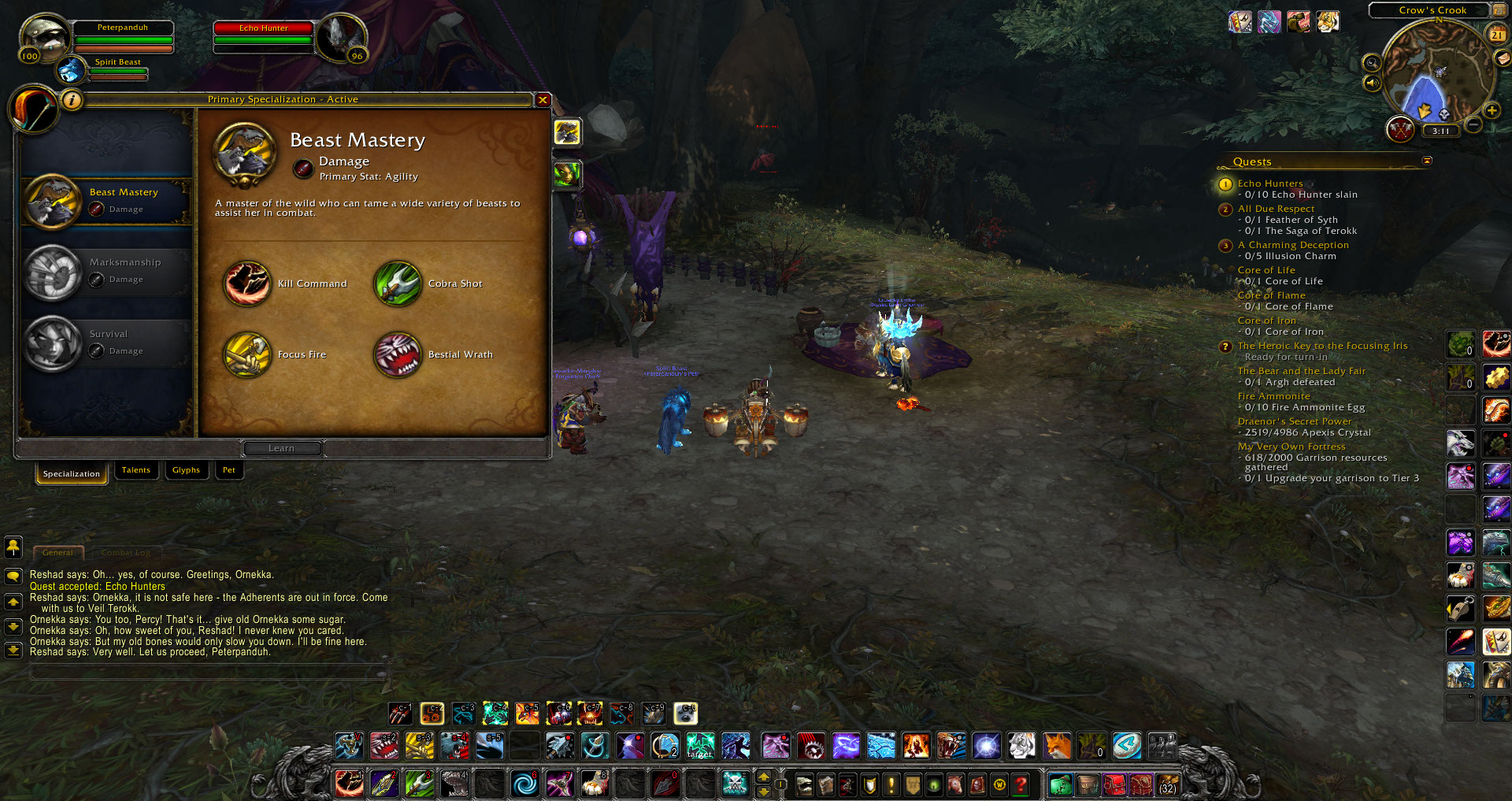The height and width of the screenshot is (801, 1512).
Task: Open the Glyphs tab
Action: tap(186, 470)
